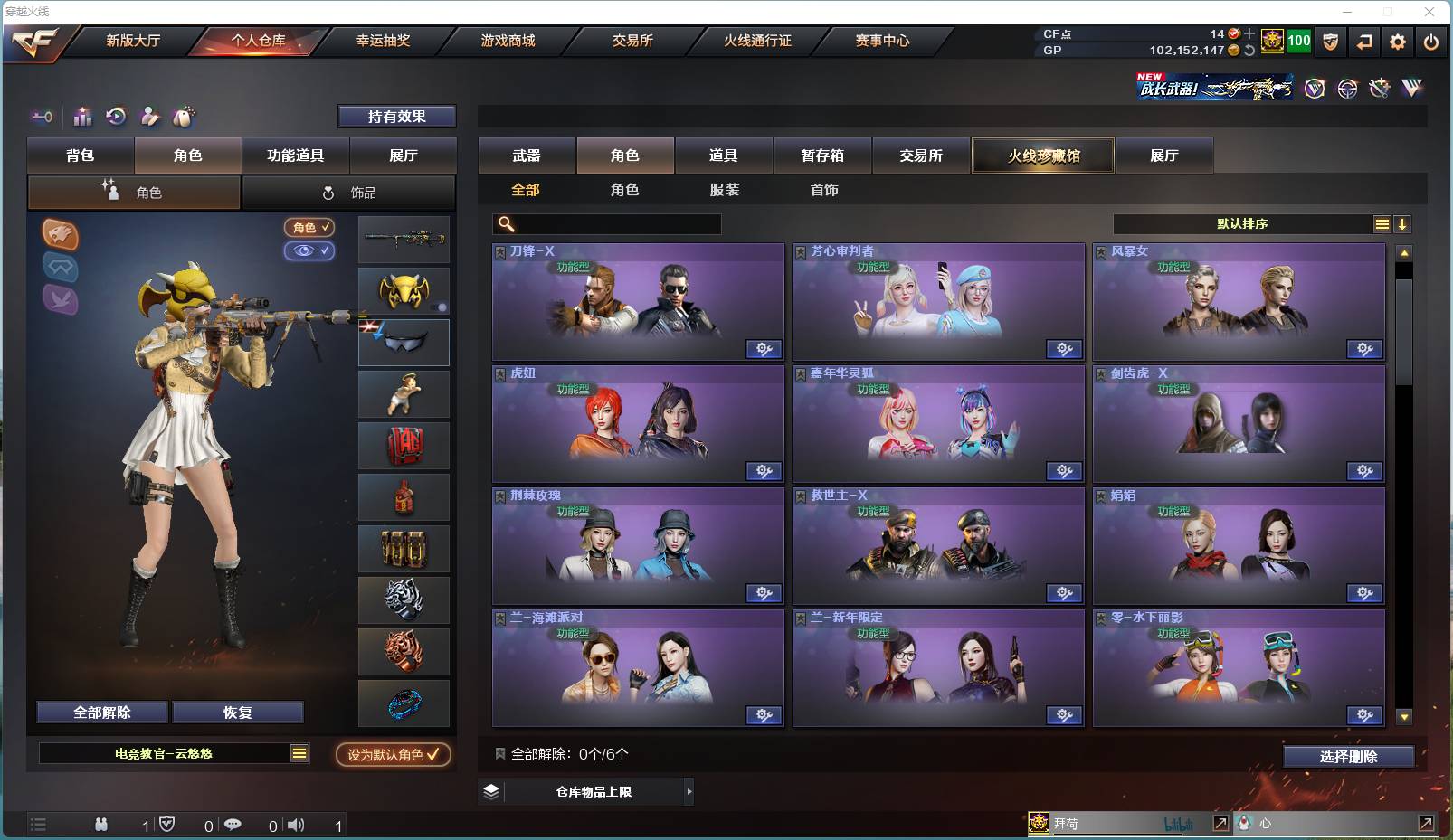Expand the 仓库物品上限 section arrow
This screenshot has height=840, width=1453.
click(690, 791)
